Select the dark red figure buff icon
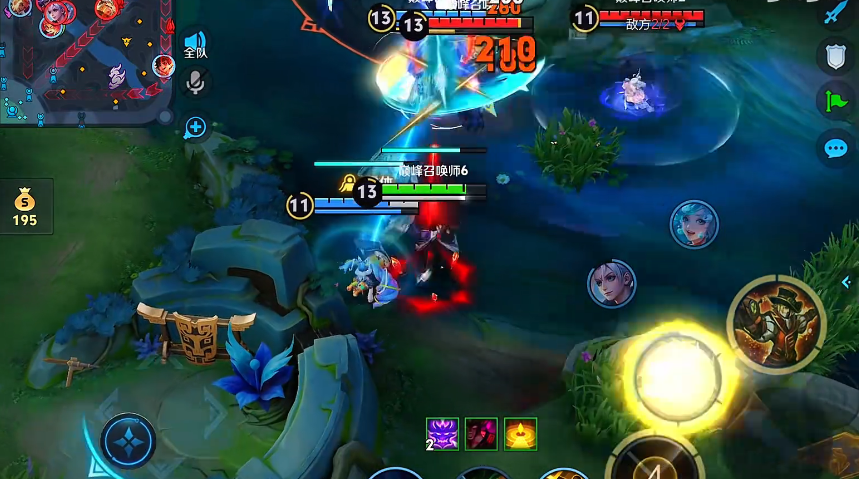 481,433
